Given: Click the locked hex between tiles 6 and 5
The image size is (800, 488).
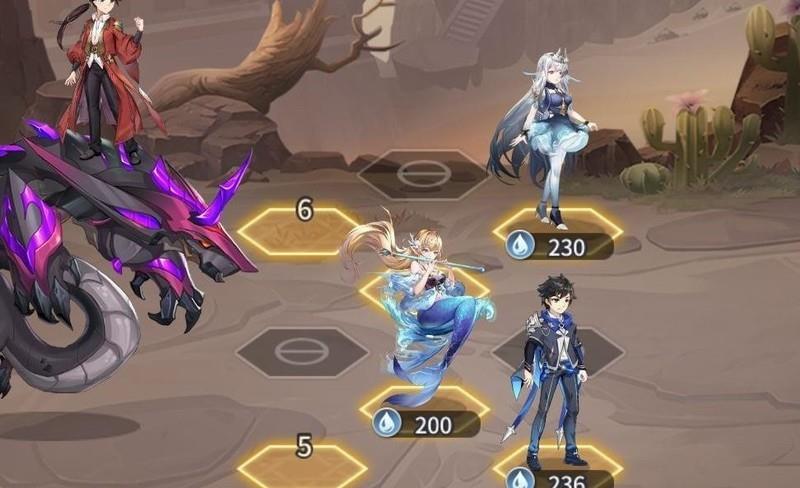Looking at the screenshot, I should (301, 351).
